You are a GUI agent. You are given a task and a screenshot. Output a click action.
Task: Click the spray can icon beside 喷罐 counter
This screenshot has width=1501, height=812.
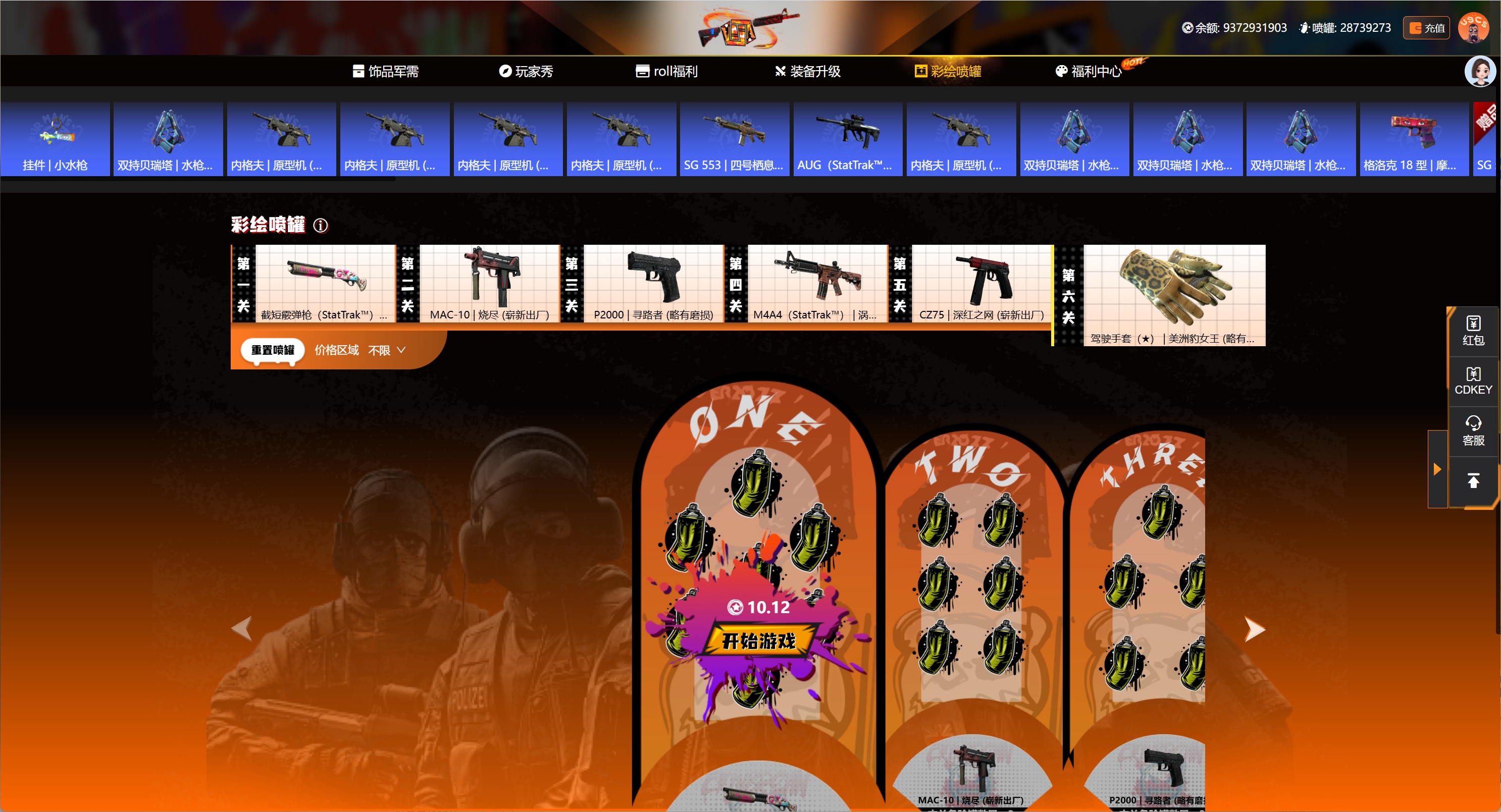click(1304, 27)
